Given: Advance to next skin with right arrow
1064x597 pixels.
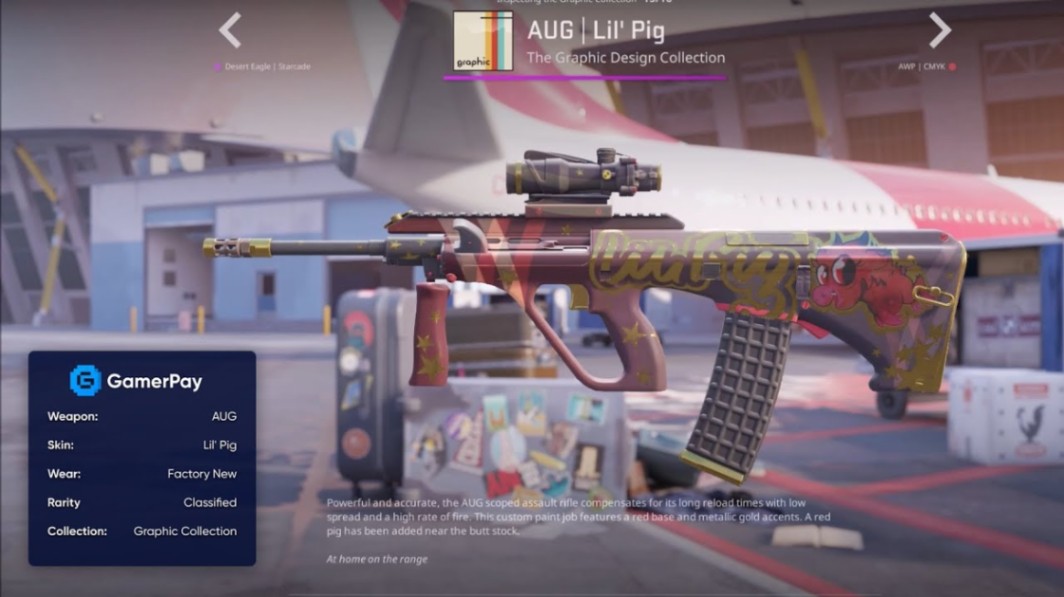Looking at the screenshot, I should [939, 30].
